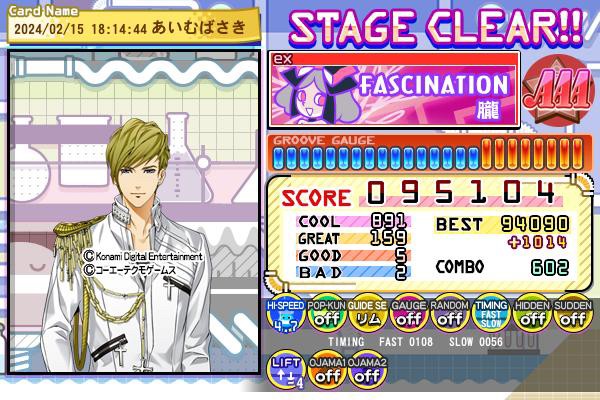600x400 pixels.
Task: Toggle the HIDDEN option
Action: click(531, 316)
